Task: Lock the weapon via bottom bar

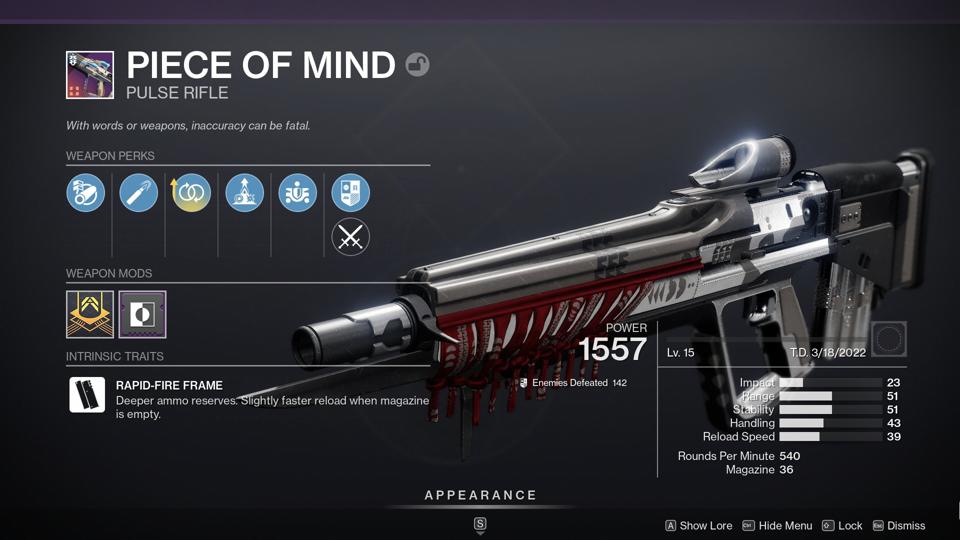Action: point(842,526)
